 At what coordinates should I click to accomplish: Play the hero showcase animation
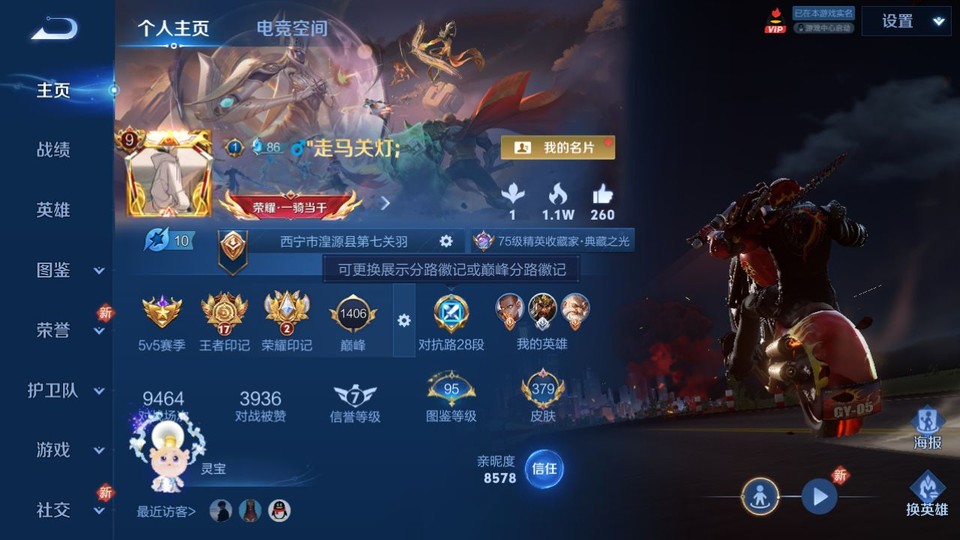pyautogui.click(x=819, y=495)
